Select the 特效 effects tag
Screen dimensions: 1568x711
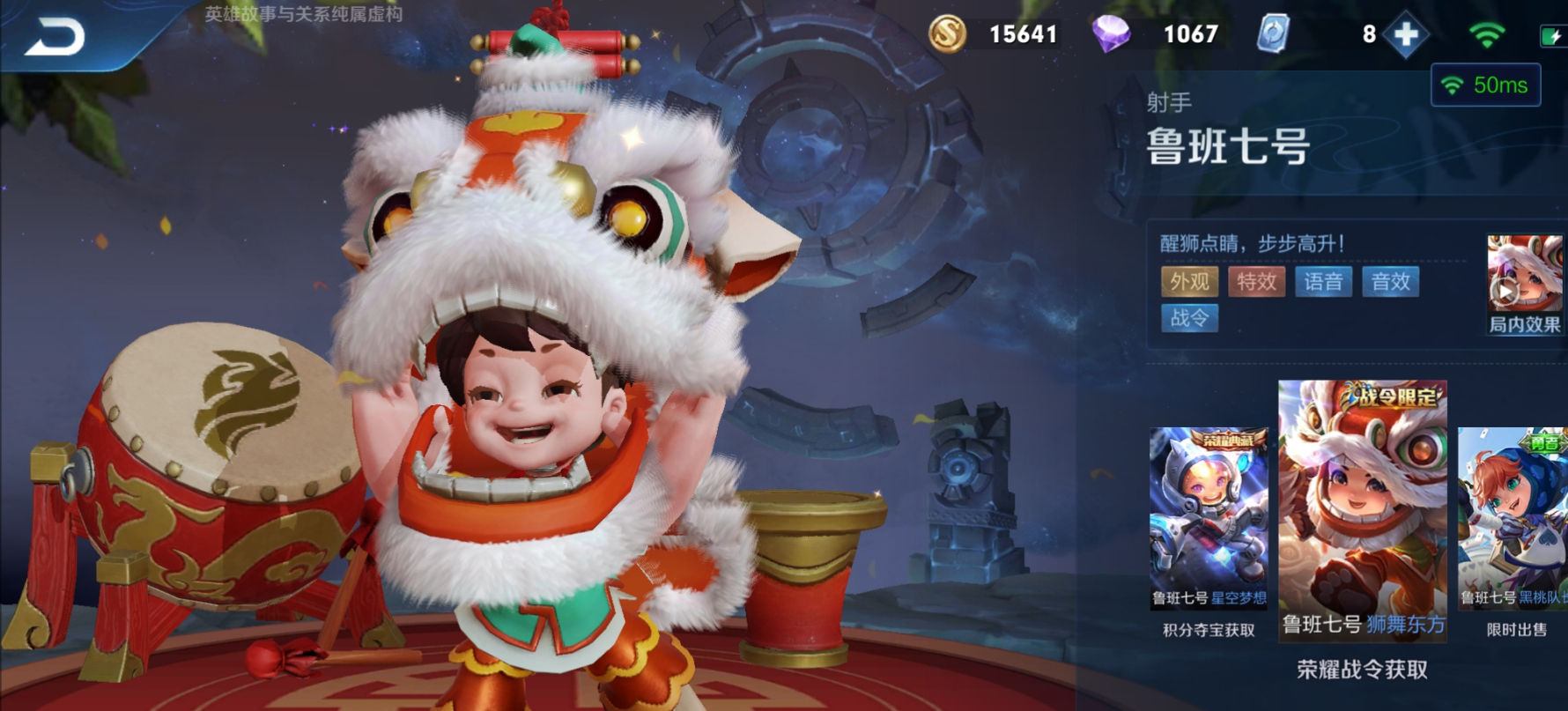point(1256,282)
